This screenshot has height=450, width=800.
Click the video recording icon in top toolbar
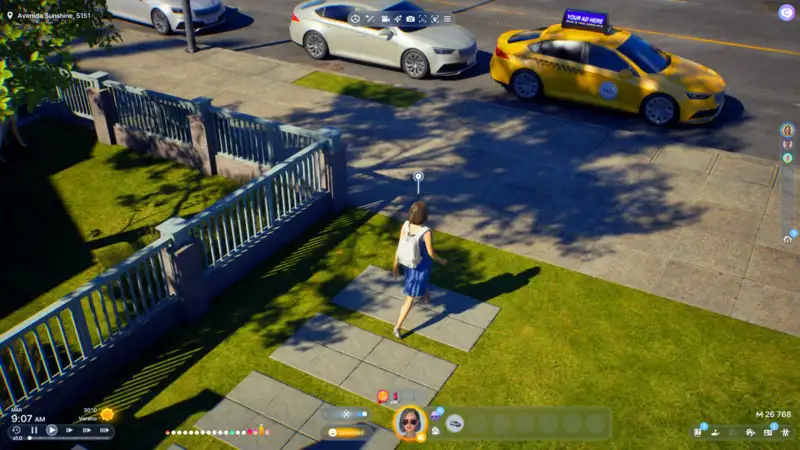point(384,19)
